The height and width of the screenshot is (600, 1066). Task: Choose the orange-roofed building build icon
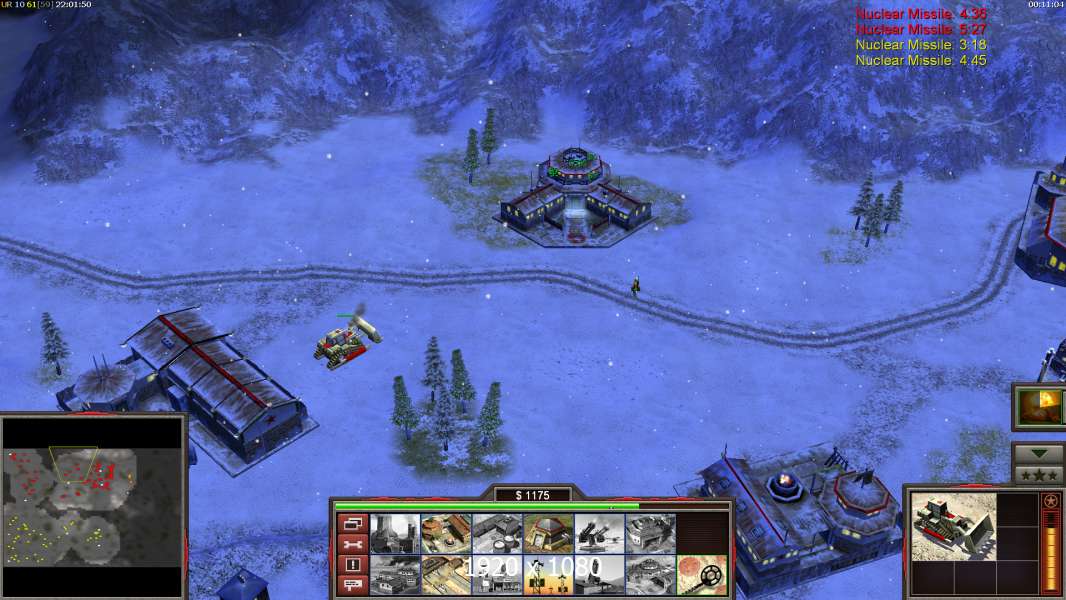click(445, 534)
